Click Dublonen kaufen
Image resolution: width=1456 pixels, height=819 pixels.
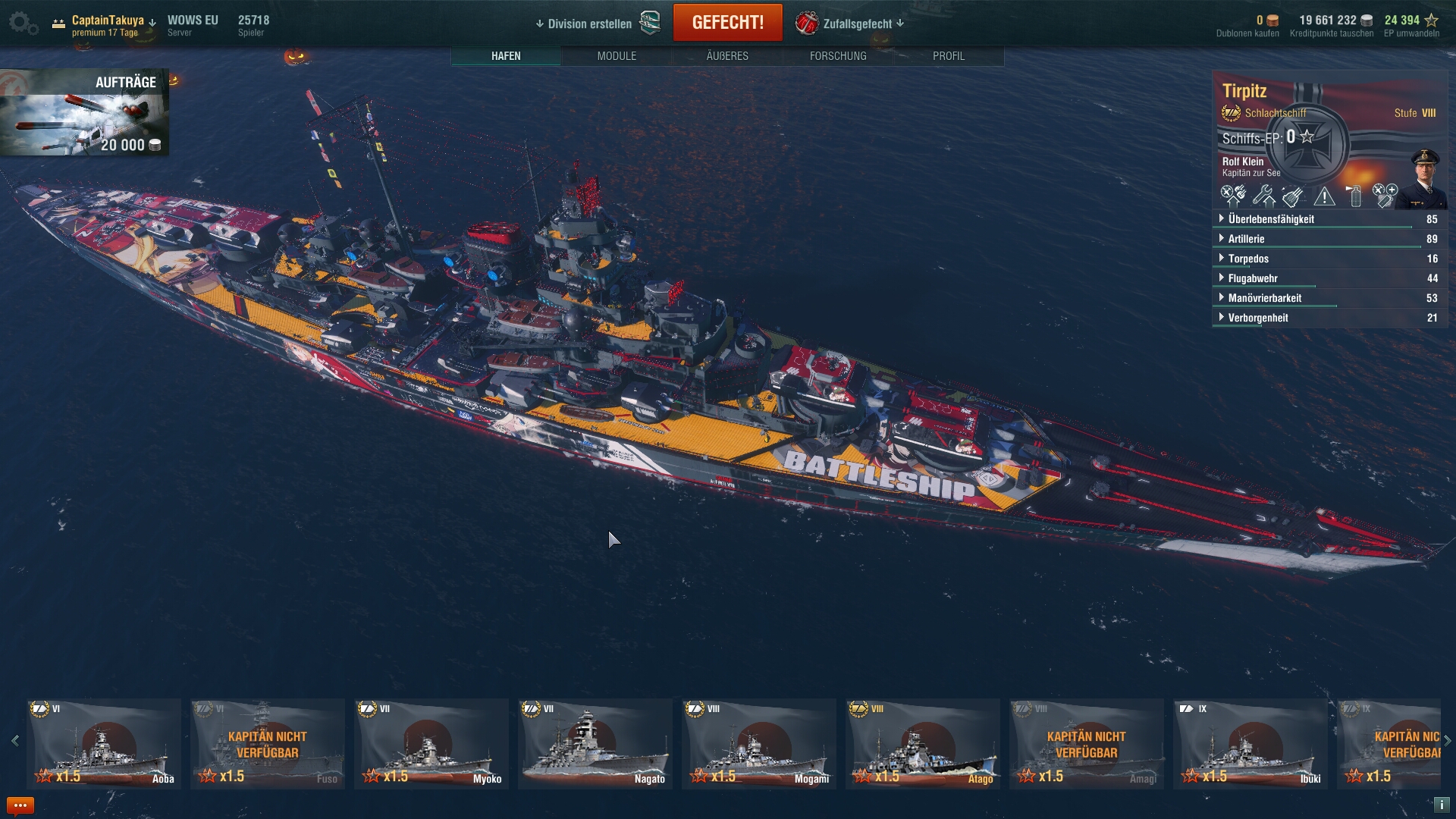pyautogui.click(x=1247, y=33)
